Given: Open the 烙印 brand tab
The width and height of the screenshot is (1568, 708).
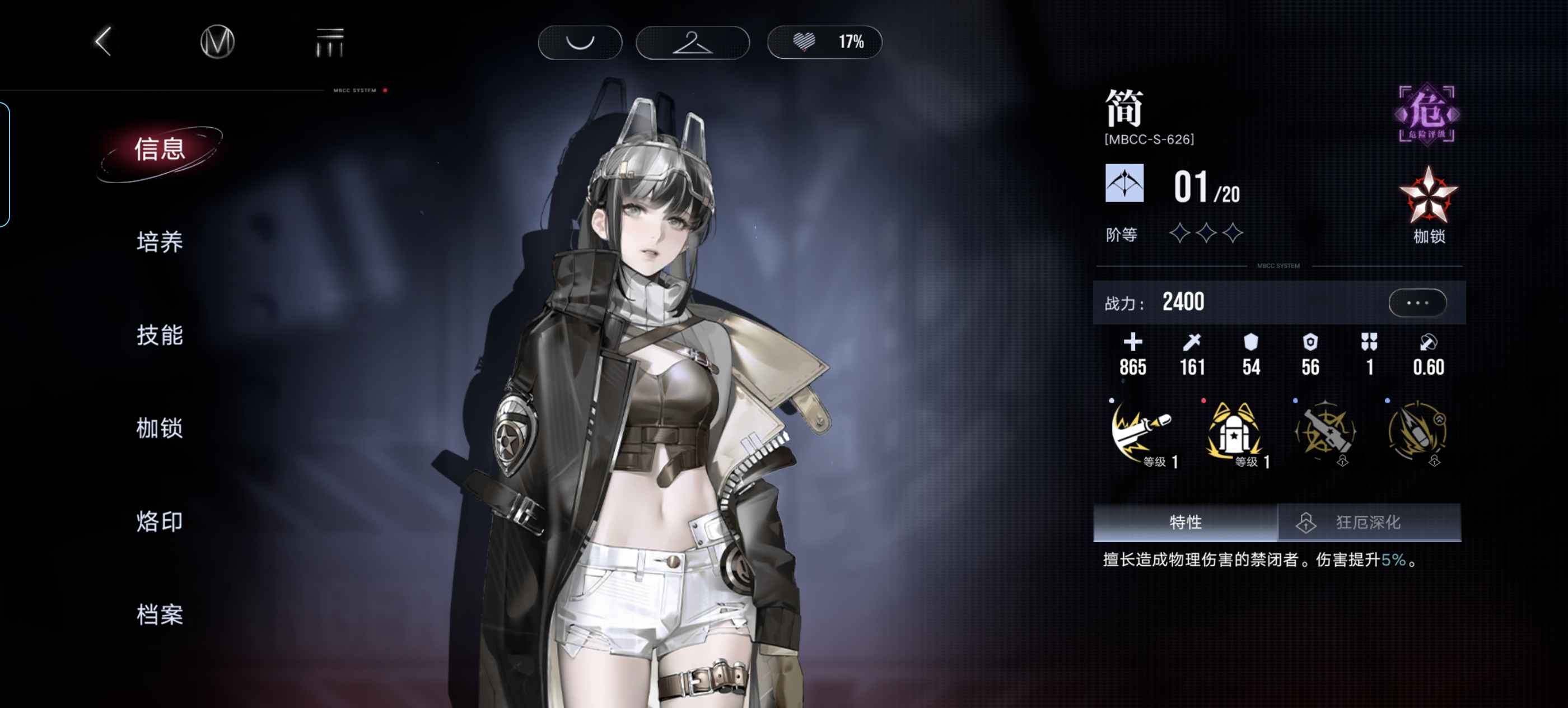Looking at the screenshot, I should [x=160, y=521].
